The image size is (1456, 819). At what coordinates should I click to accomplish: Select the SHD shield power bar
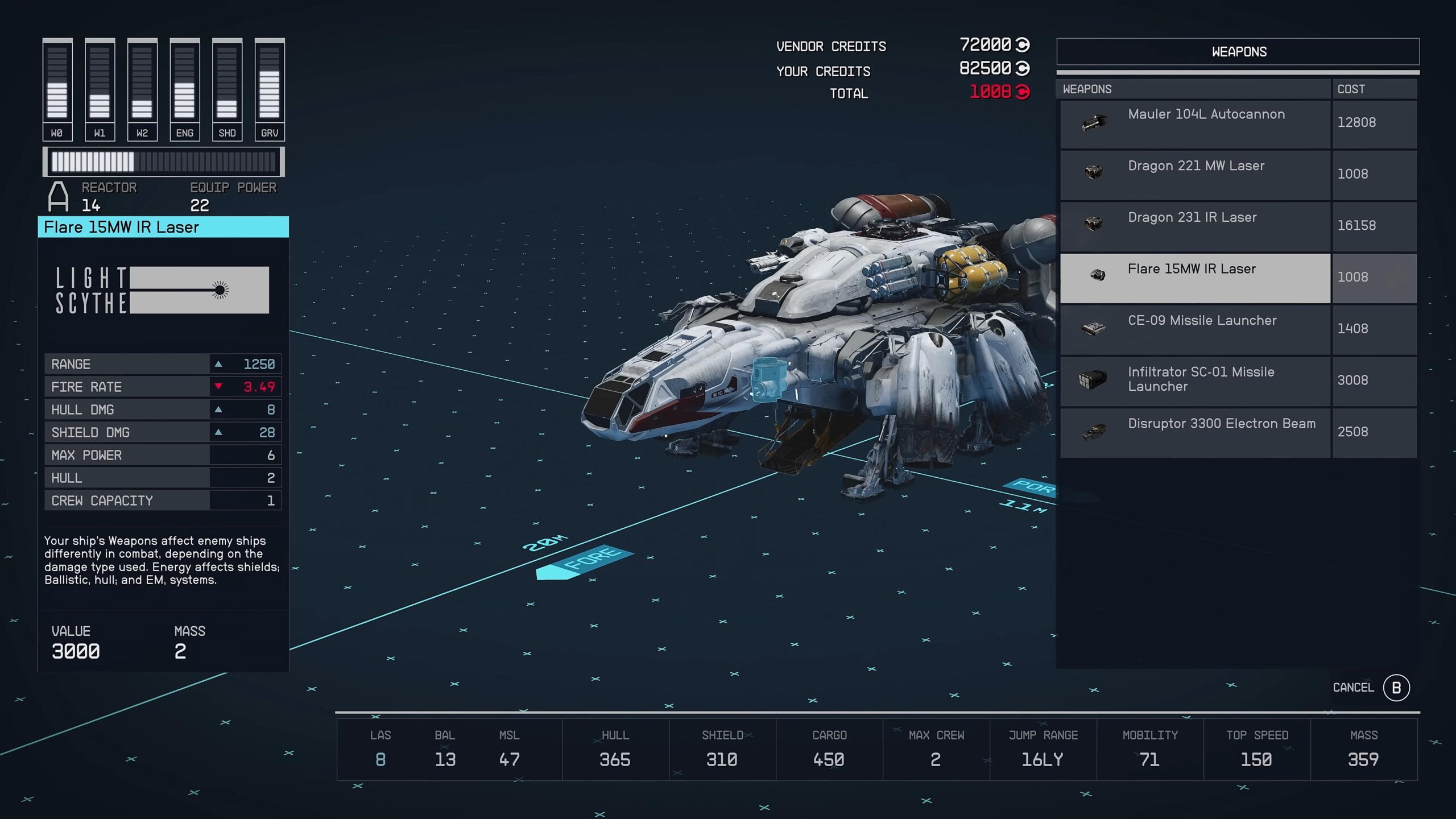point(227,89)
